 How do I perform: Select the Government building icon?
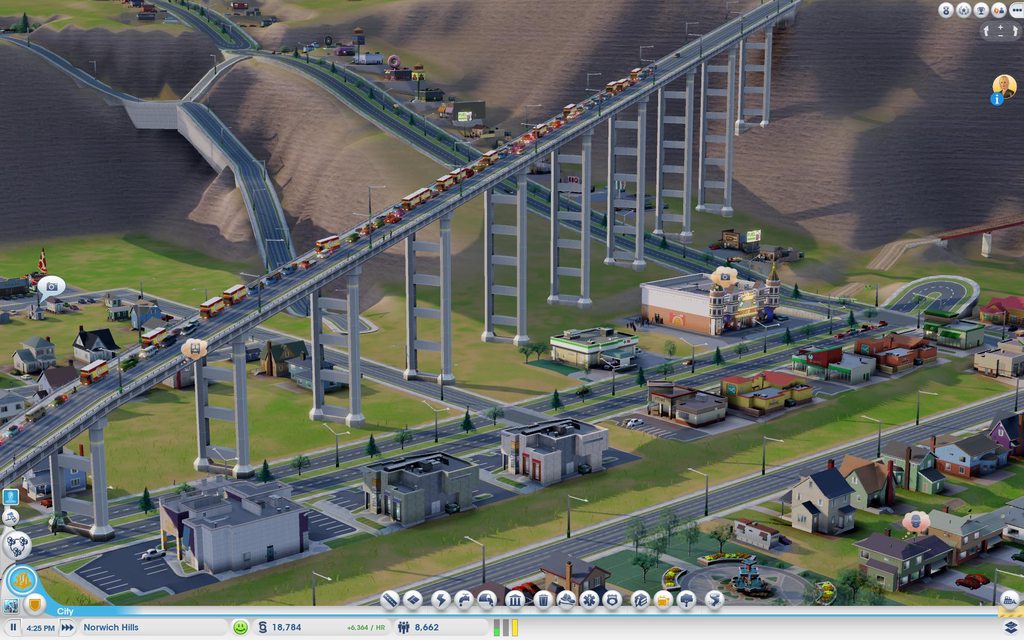click(x=515, y=600)
